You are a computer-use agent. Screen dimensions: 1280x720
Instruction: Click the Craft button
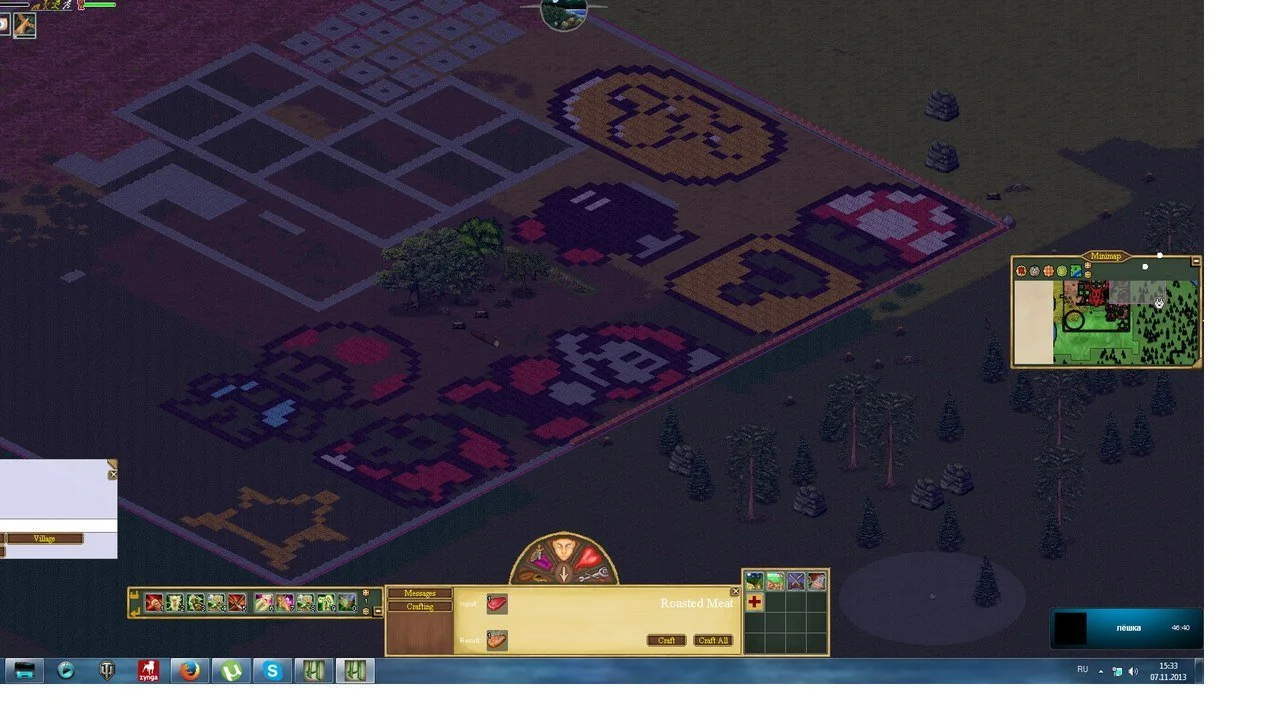point(666,641)
